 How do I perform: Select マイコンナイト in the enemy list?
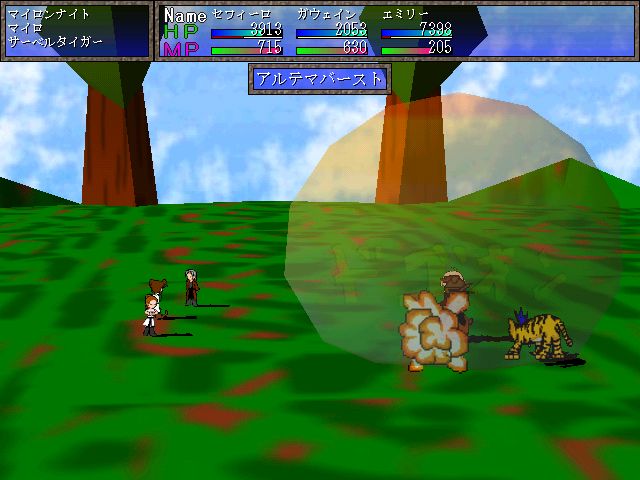click(x=48, y=14)
